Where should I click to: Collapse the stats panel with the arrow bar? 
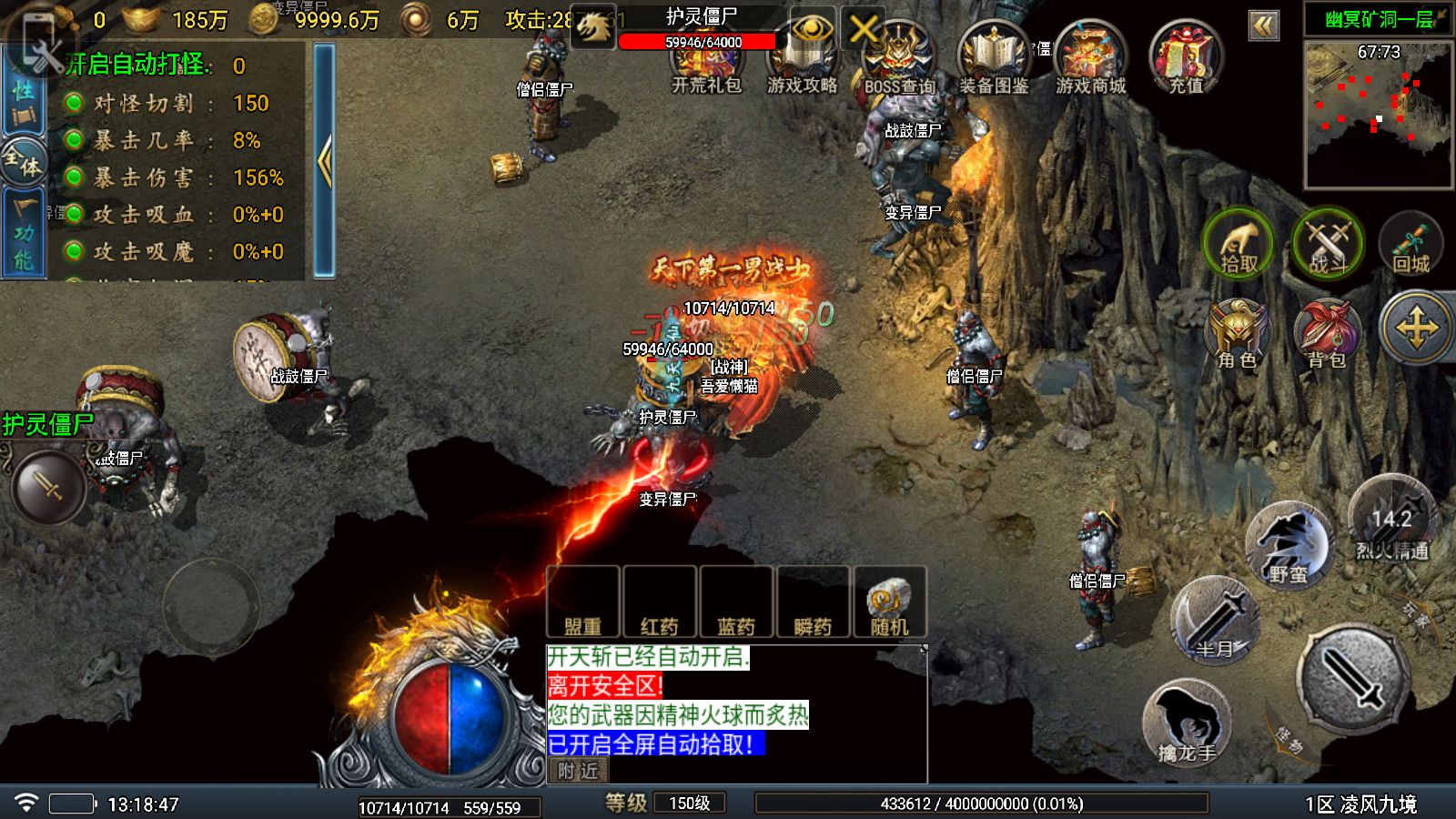(x=324, y=160)
